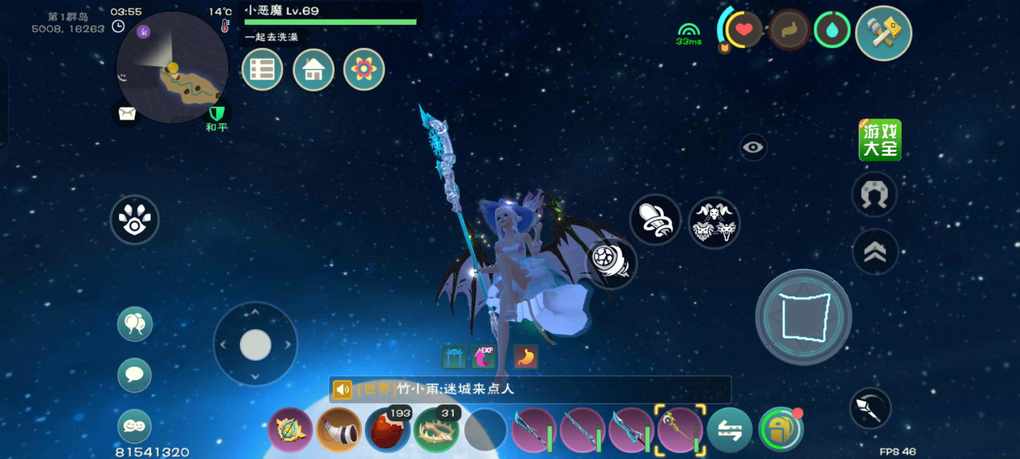Open the circular island minimap
The height and width of the screenshot is (459, 1020).
(x=172, y=67)
